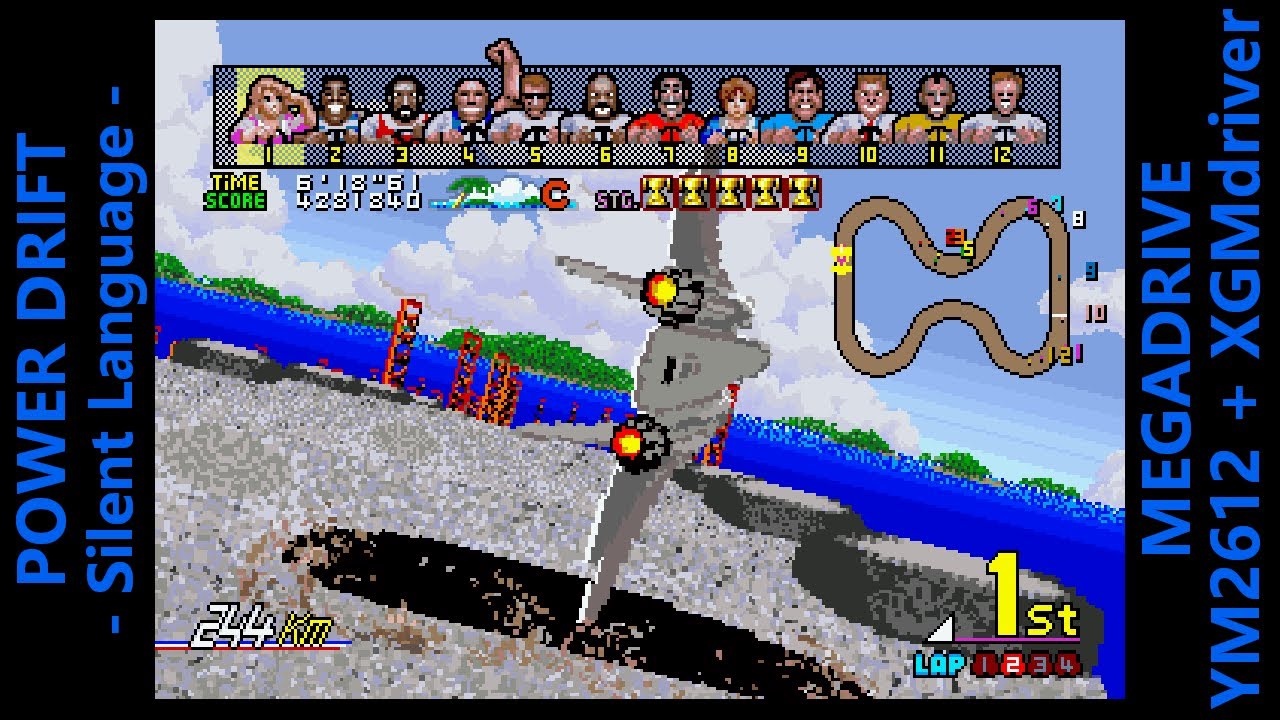This screenshot has height=720, width=1280.
Task: Choose the blue-shirted racer portrait number 9
Action: [x=802, y=112]
